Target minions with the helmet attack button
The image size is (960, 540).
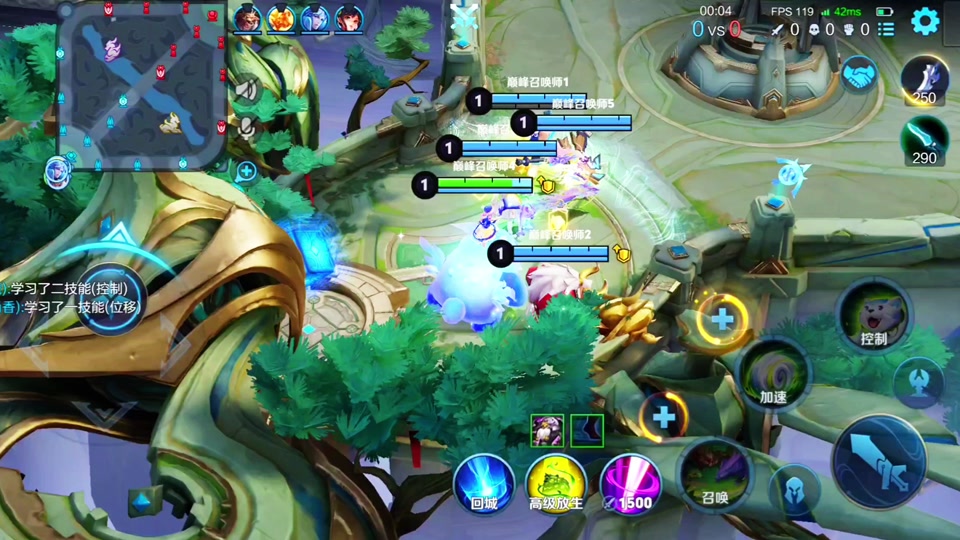pos(796,492)
